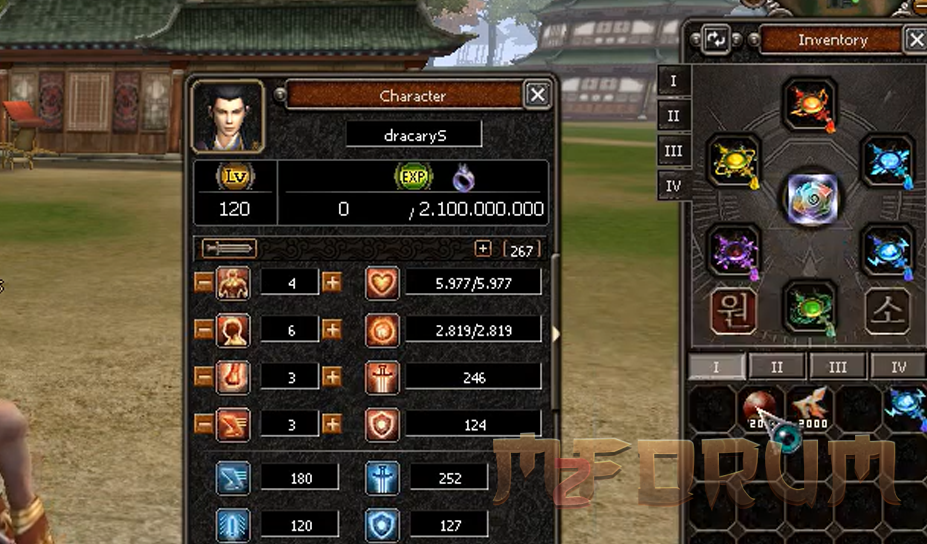927x544 pixels.
Task: Increase the torso-icon stat showing 4
Action: pyautogui.click(x=332, y=283)
